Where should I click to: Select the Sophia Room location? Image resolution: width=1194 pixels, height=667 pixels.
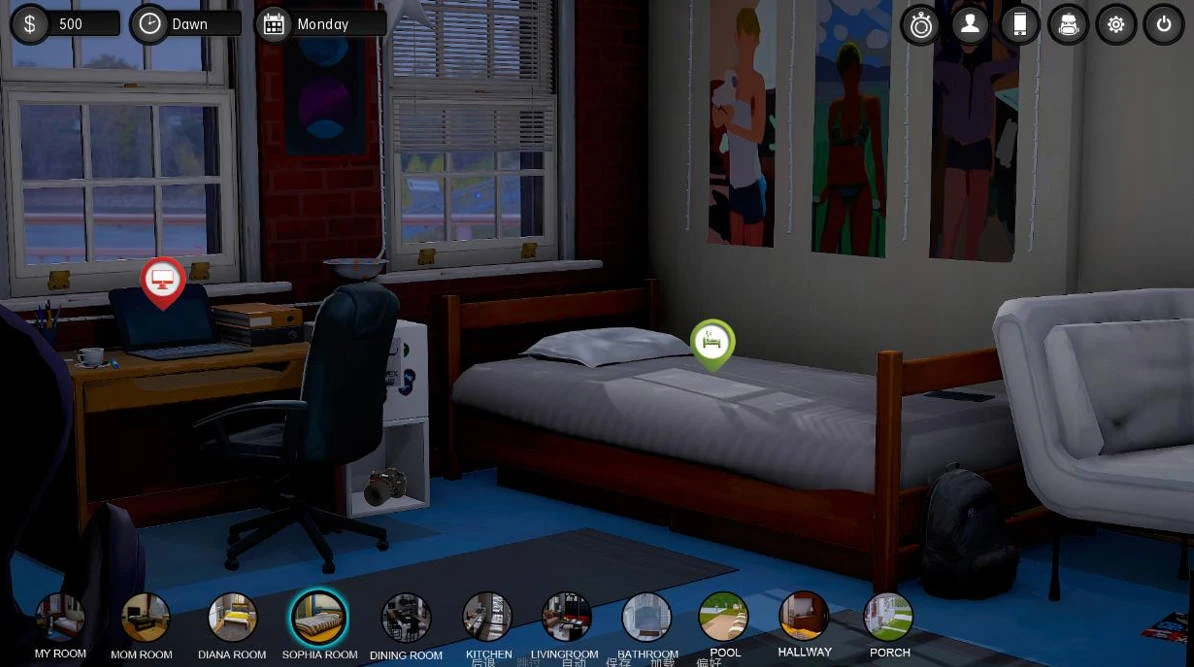(x=319, y=618)
